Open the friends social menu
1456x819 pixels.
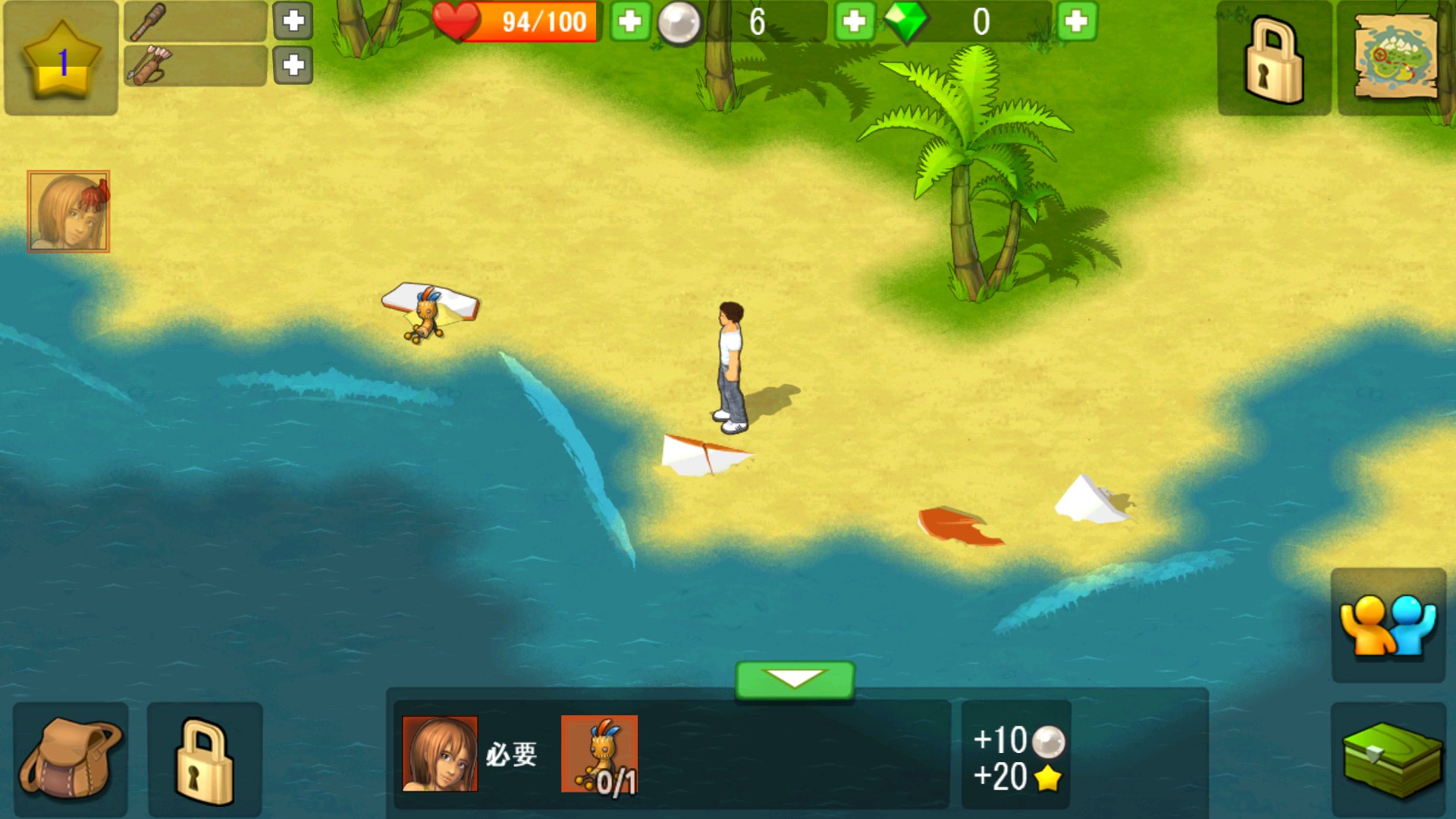click(1388, 625)
